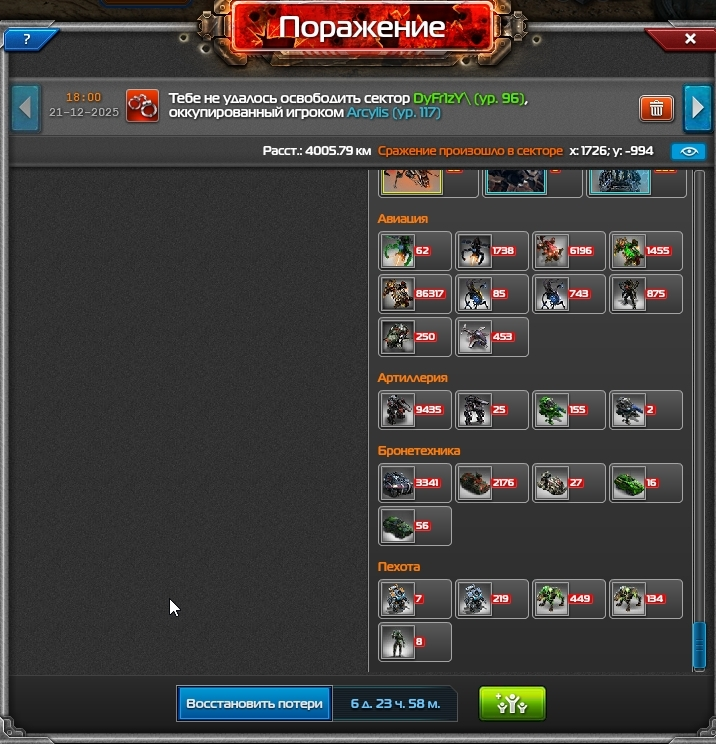
Task: Click the green share-with-allies button
Action: point(511,703)
